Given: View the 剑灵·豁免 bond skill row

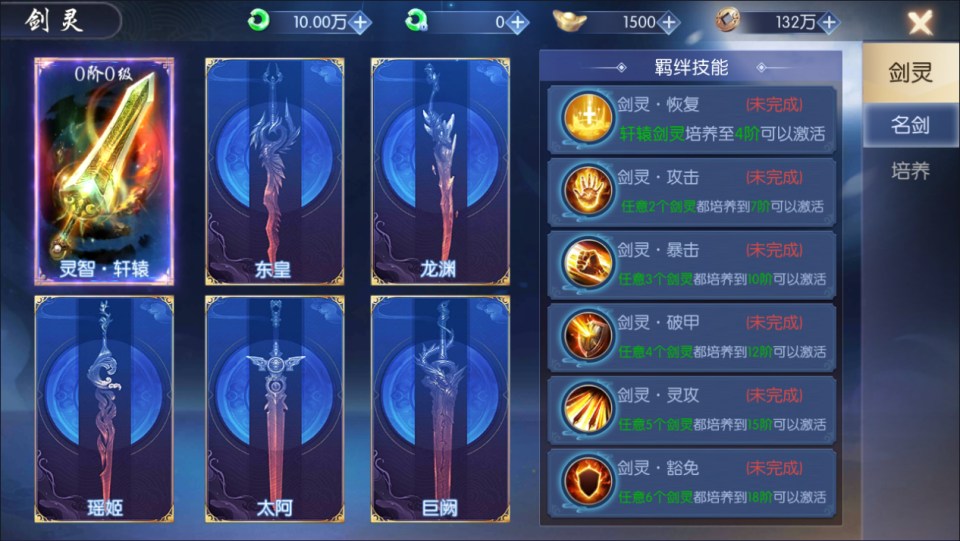Looking at the screenshot, I should tap(691, 482).
